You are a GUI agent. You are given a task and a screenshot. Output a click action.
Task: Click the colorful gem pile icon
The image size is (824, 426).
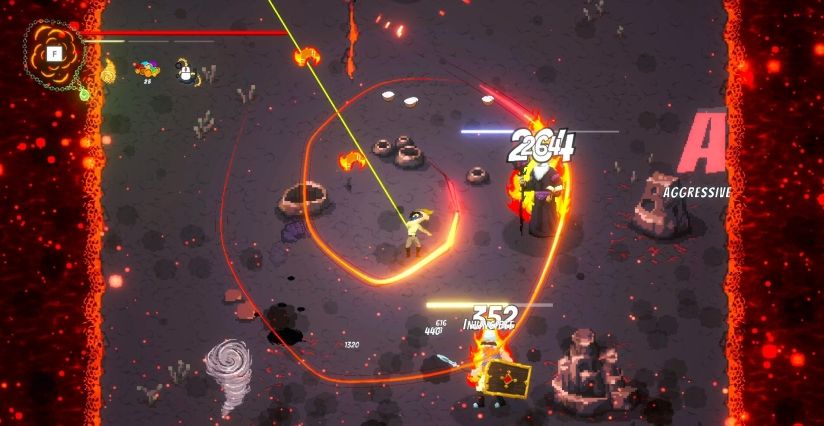pyautogui.click(x=147, y=70)
